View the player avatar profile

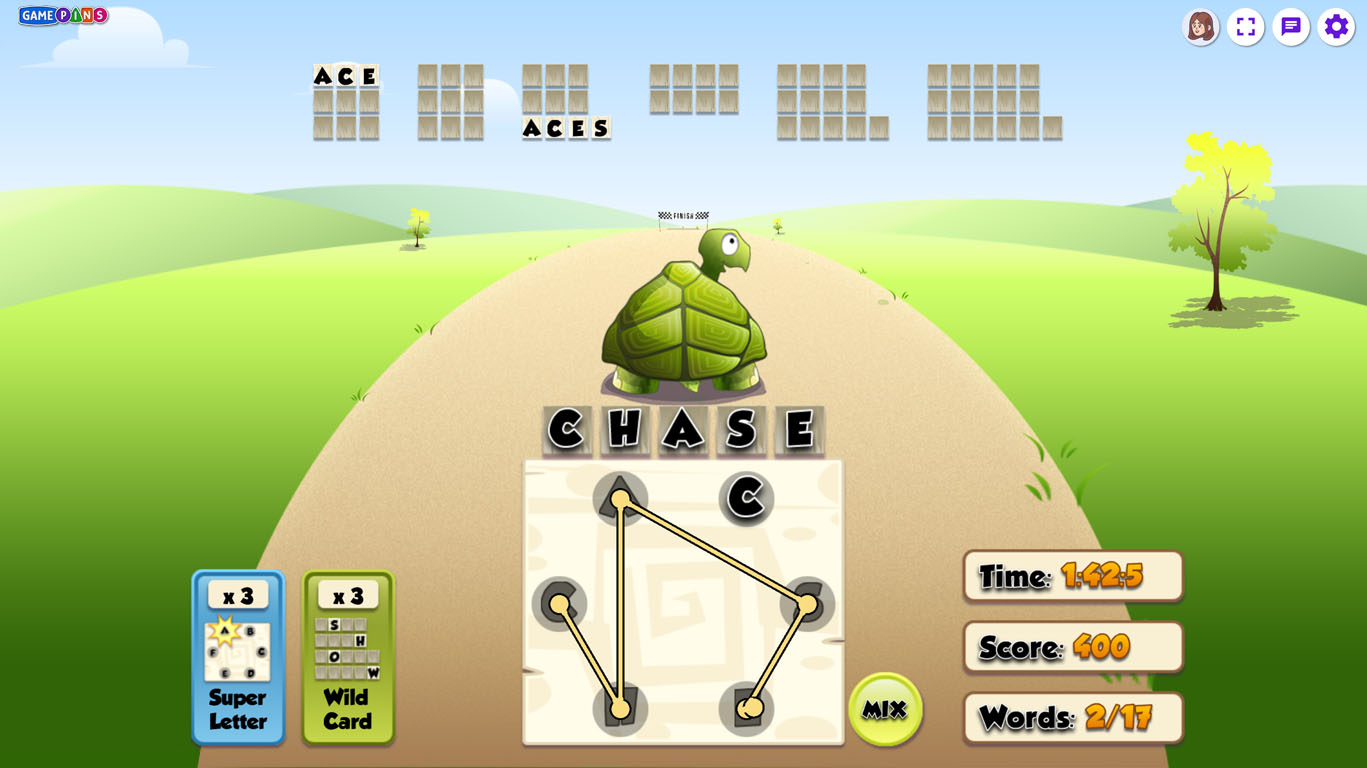[x=1200, y=27]
